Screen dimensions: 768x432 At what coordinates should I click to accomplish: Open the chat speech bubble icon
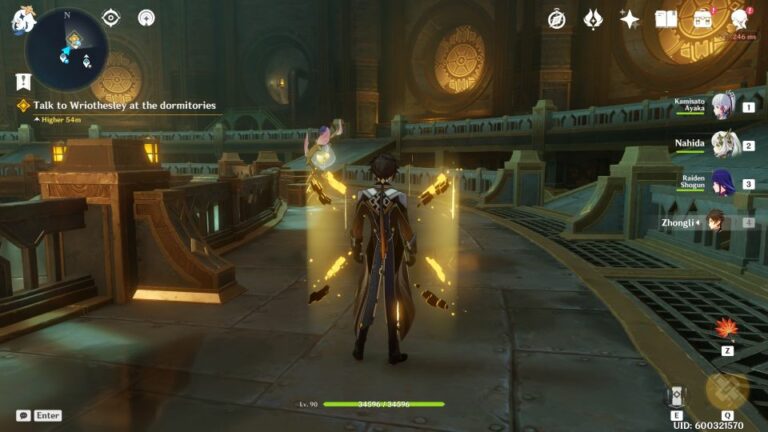22,415
